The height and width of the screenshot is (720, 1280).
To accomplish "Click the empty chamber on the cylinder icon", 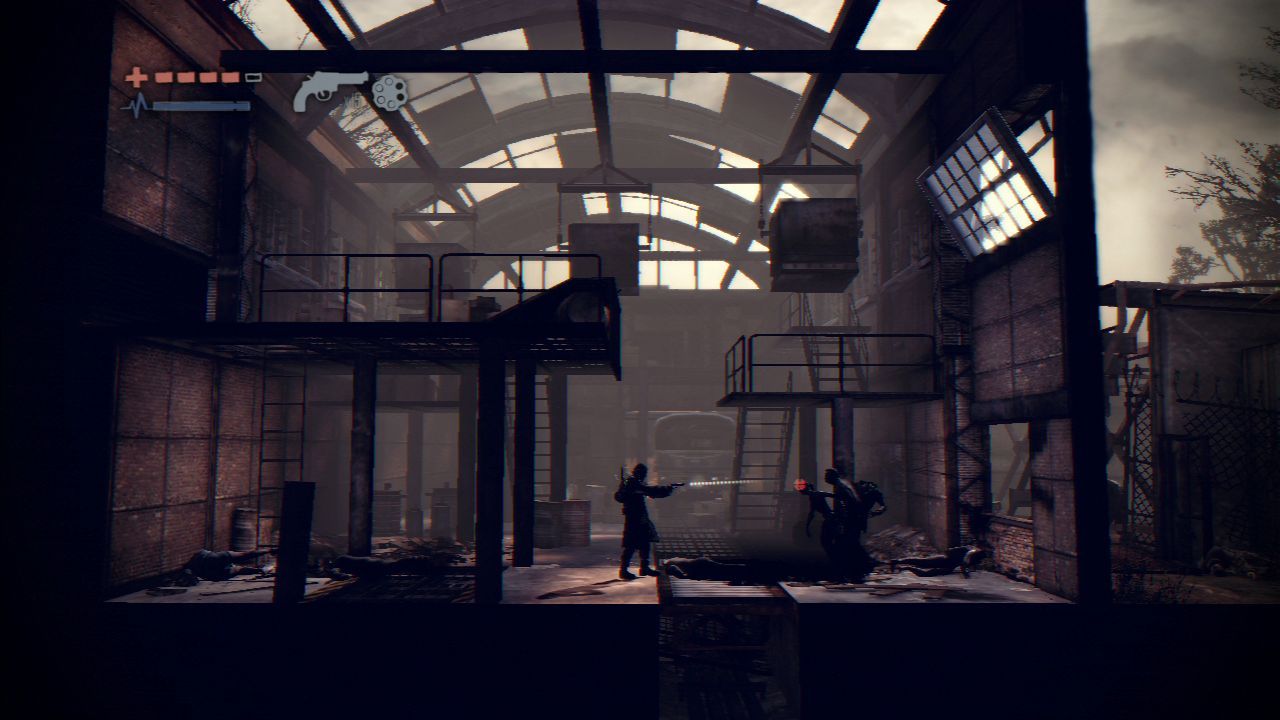I will coord(380,86).
